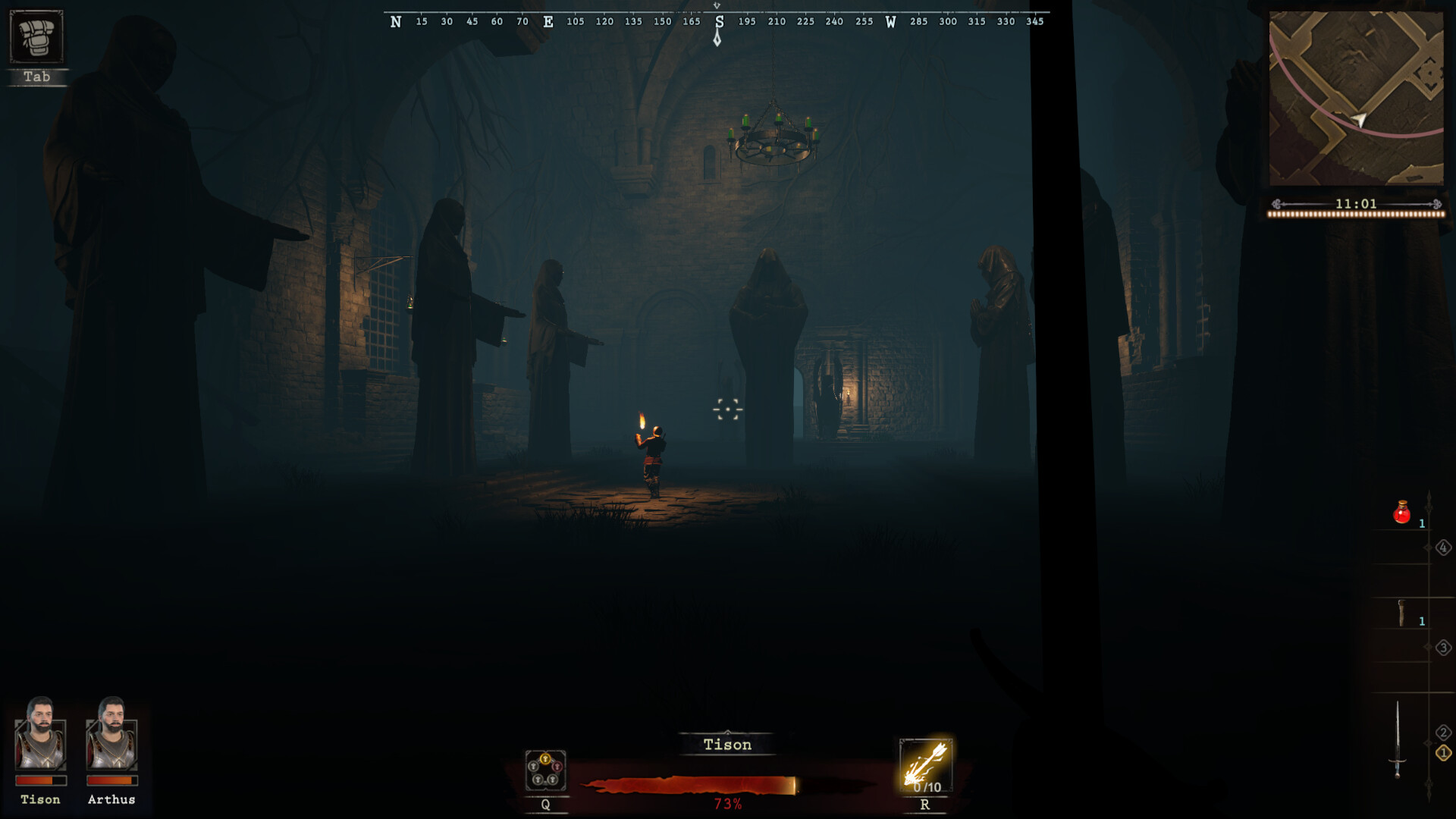Click the Tison name banner

pos(727,745)
